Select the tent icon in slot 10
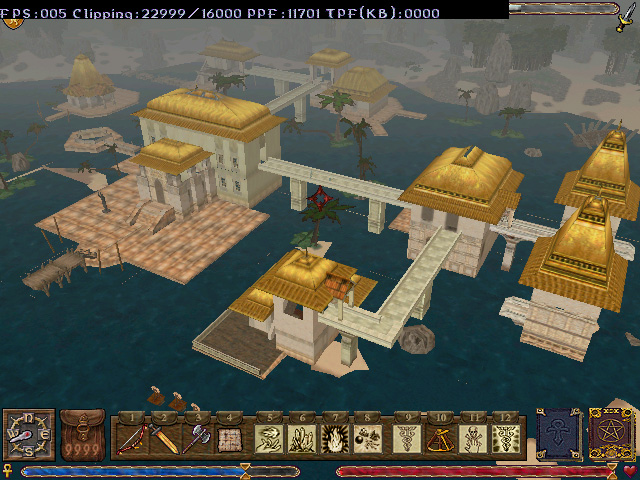This screenshot has height=480, width=640. tap(440, 438)
